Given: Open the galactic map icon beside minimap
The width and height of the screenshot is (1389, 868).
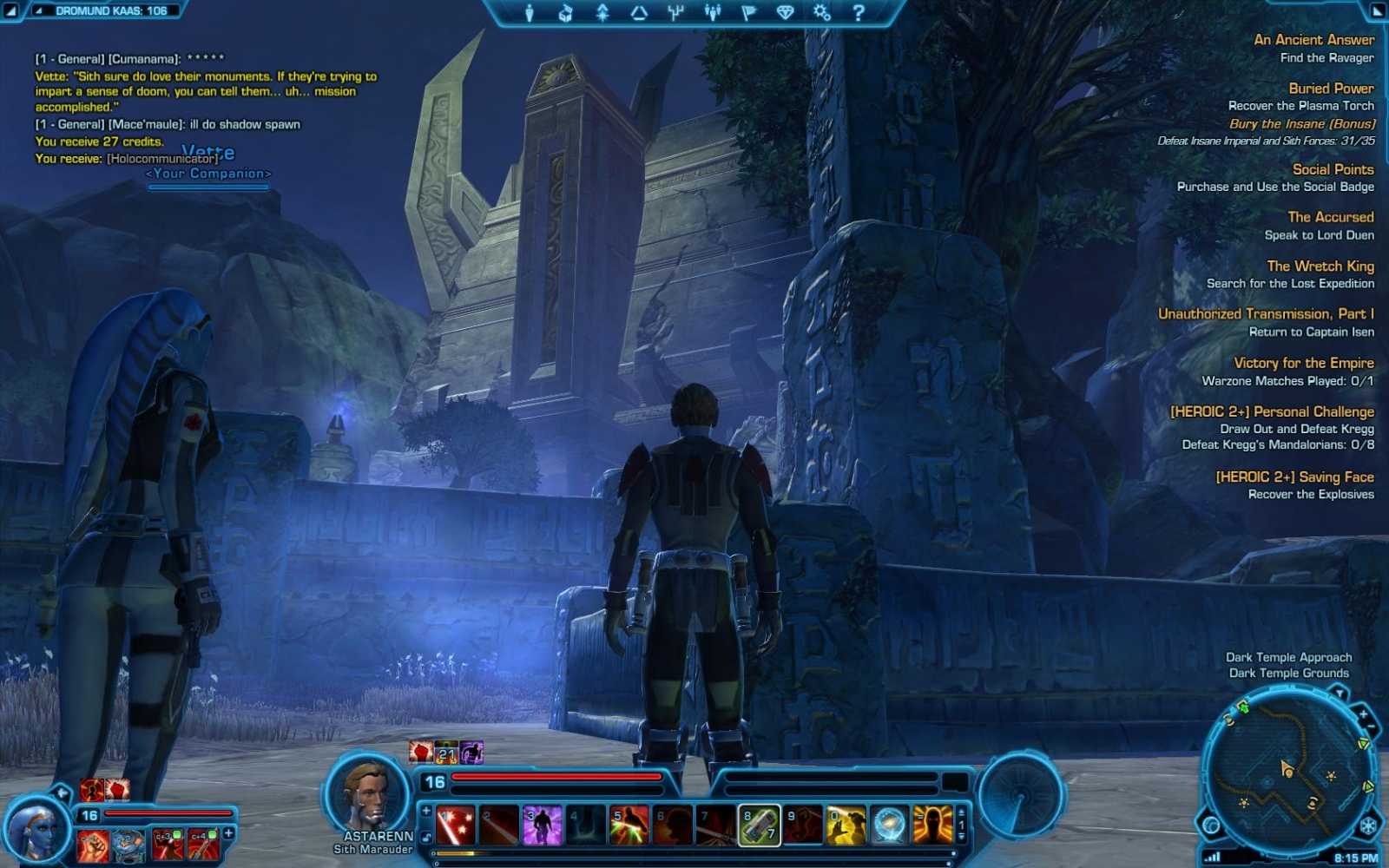Looking at the screenshot, I should pos(1210,825).
